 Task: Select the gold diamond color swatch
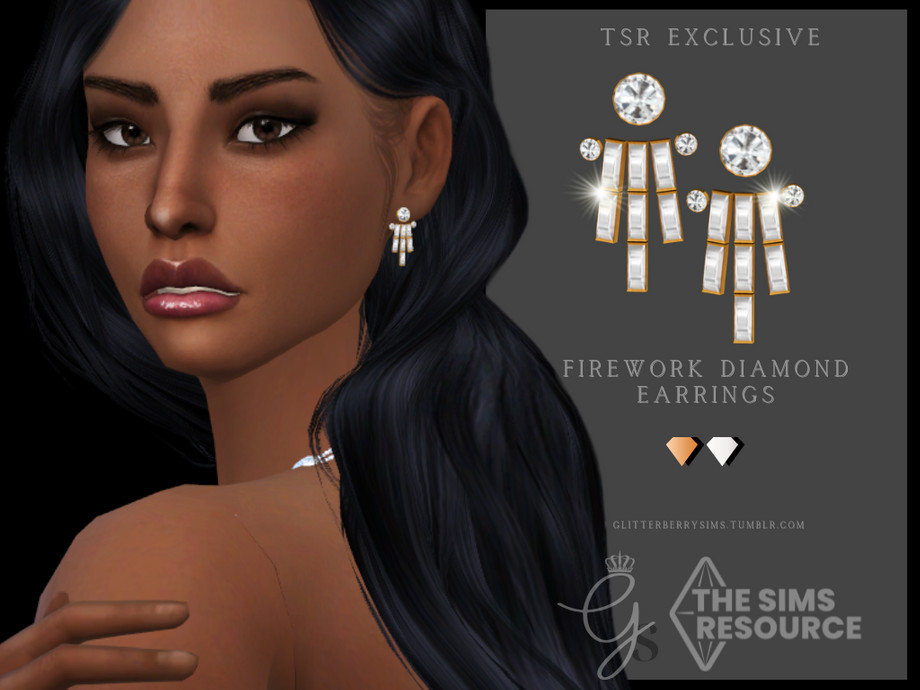tap(683, 450)
